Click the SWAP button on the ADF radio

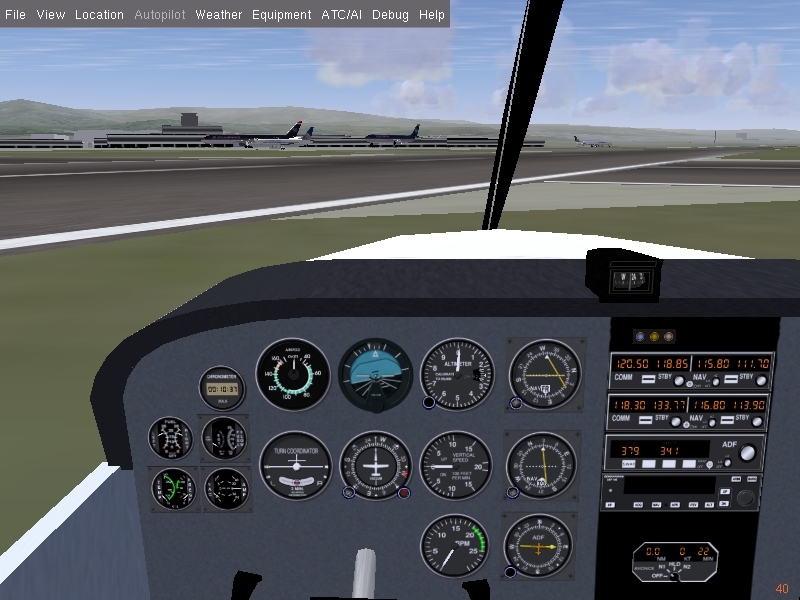click(x=628, y=464)
